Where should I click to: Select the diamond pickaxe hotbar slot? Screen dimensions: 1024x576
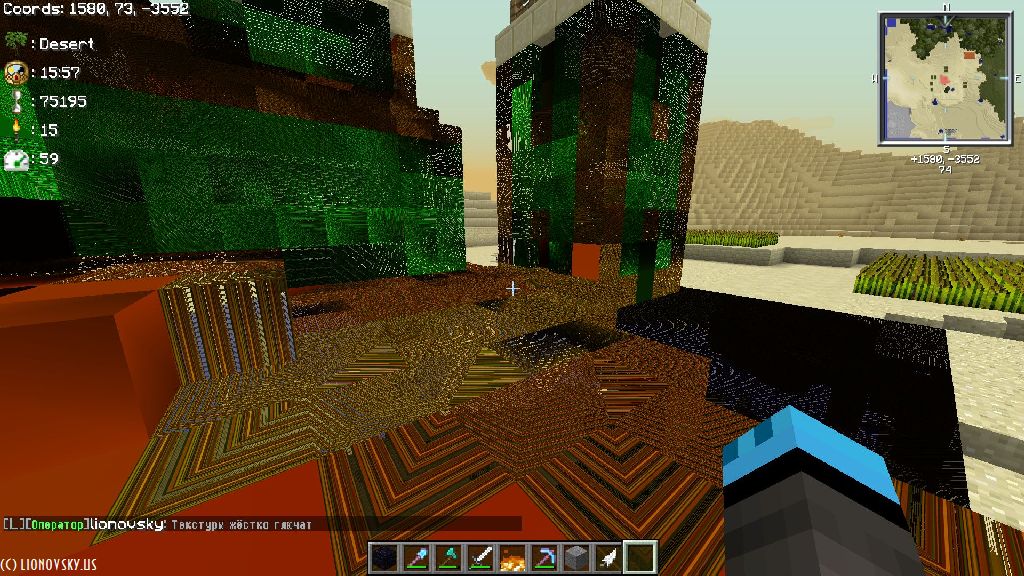pyautogui.click(x=545, y=557)
